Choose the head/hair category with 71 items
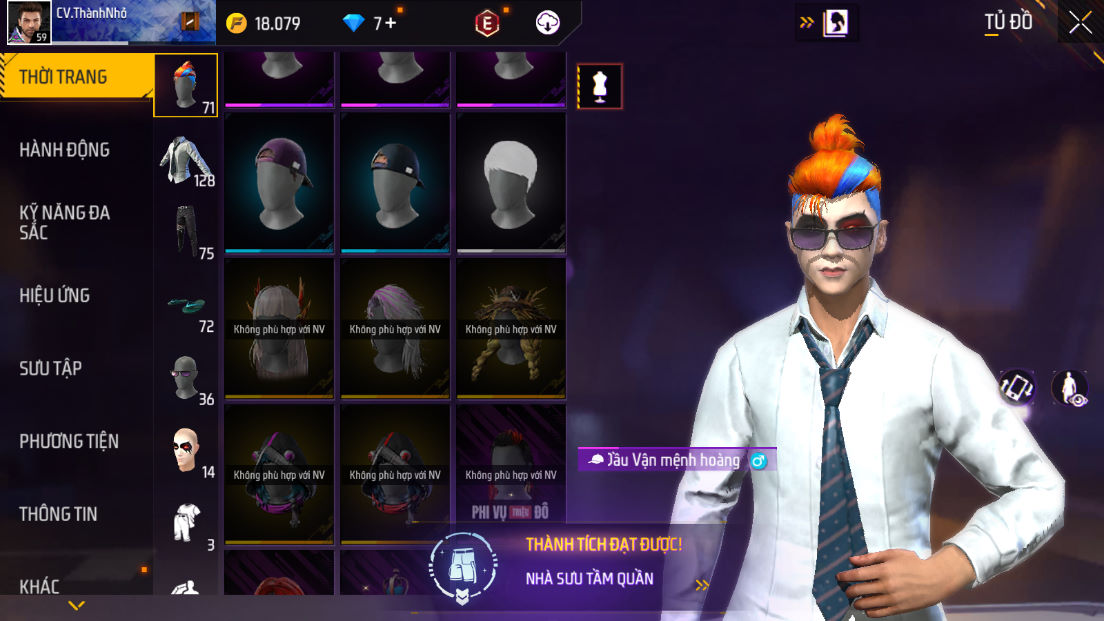The width and height of the screenshot is (1104, 621). click(x=185, y=85)
